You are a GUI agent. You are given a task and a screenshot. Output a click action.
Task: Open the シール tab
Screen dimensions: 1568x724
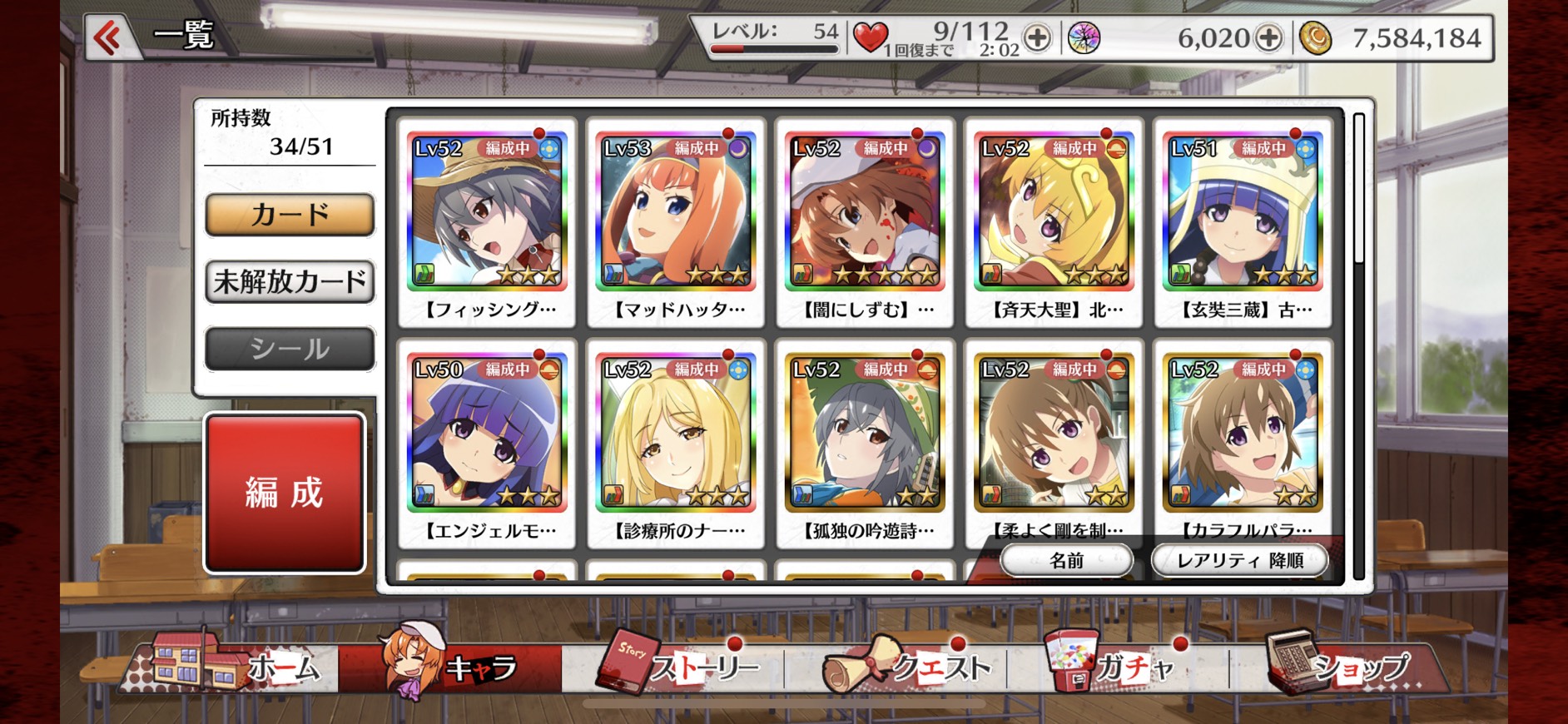coord(290,349)
